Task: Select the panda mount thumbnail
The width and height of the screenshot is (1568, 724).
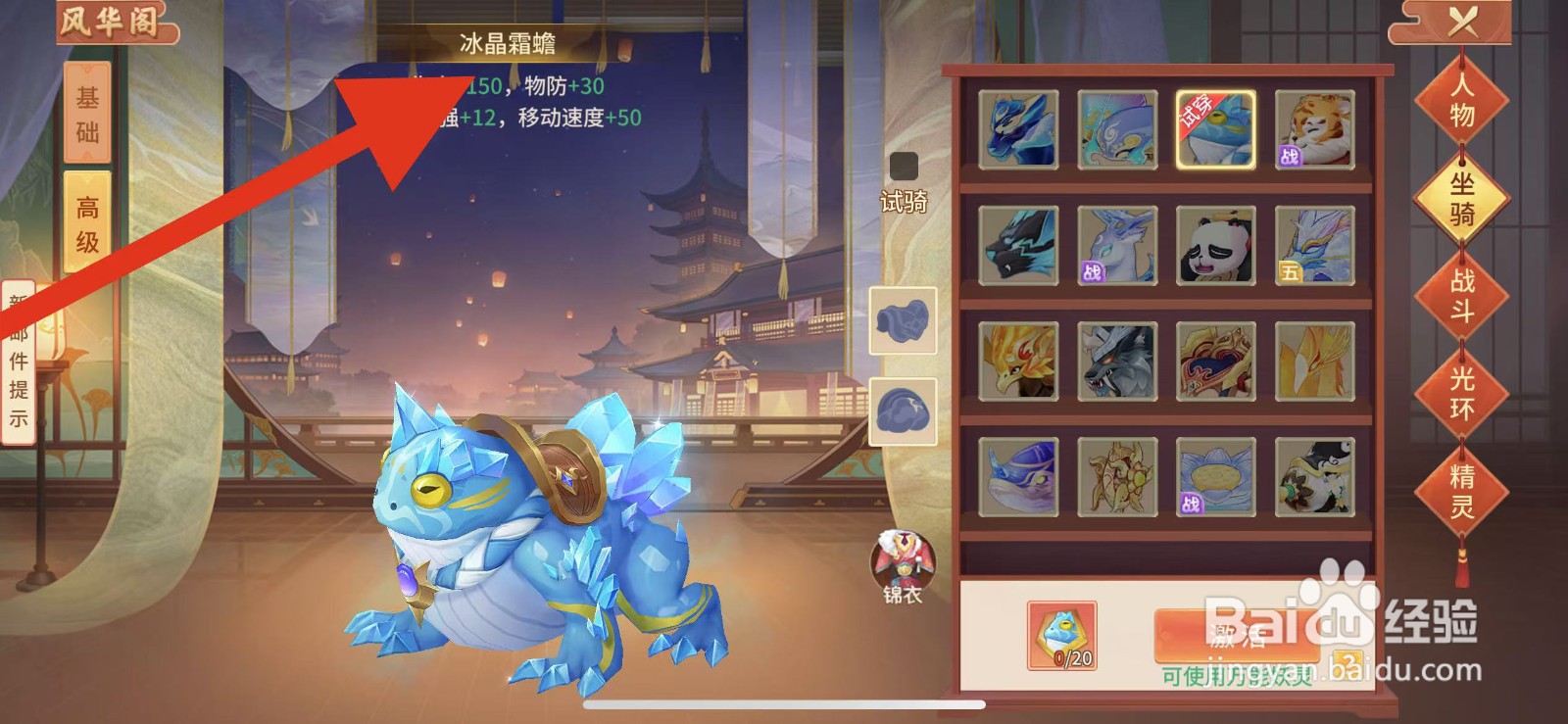Action: (x=1215, y=244)
